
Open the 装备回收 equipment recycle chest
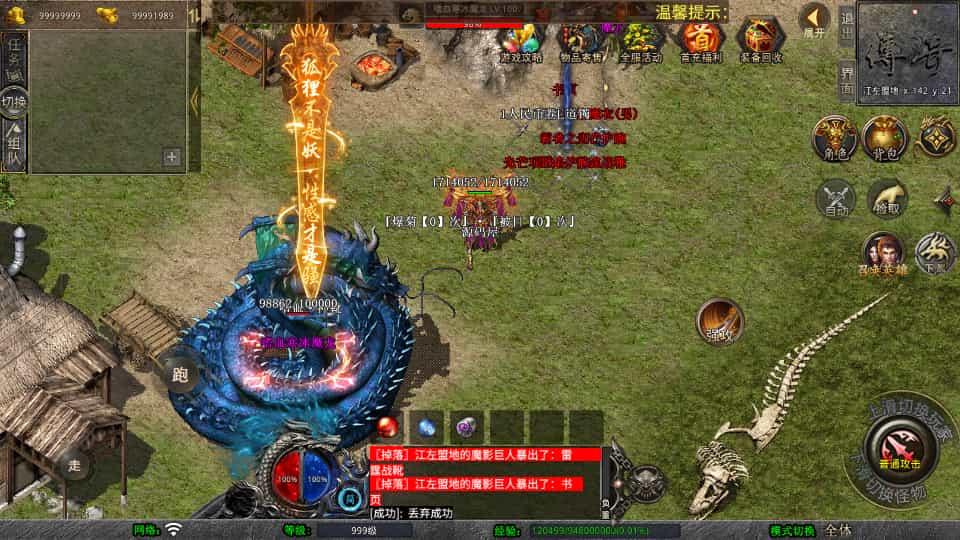[762, 39]
